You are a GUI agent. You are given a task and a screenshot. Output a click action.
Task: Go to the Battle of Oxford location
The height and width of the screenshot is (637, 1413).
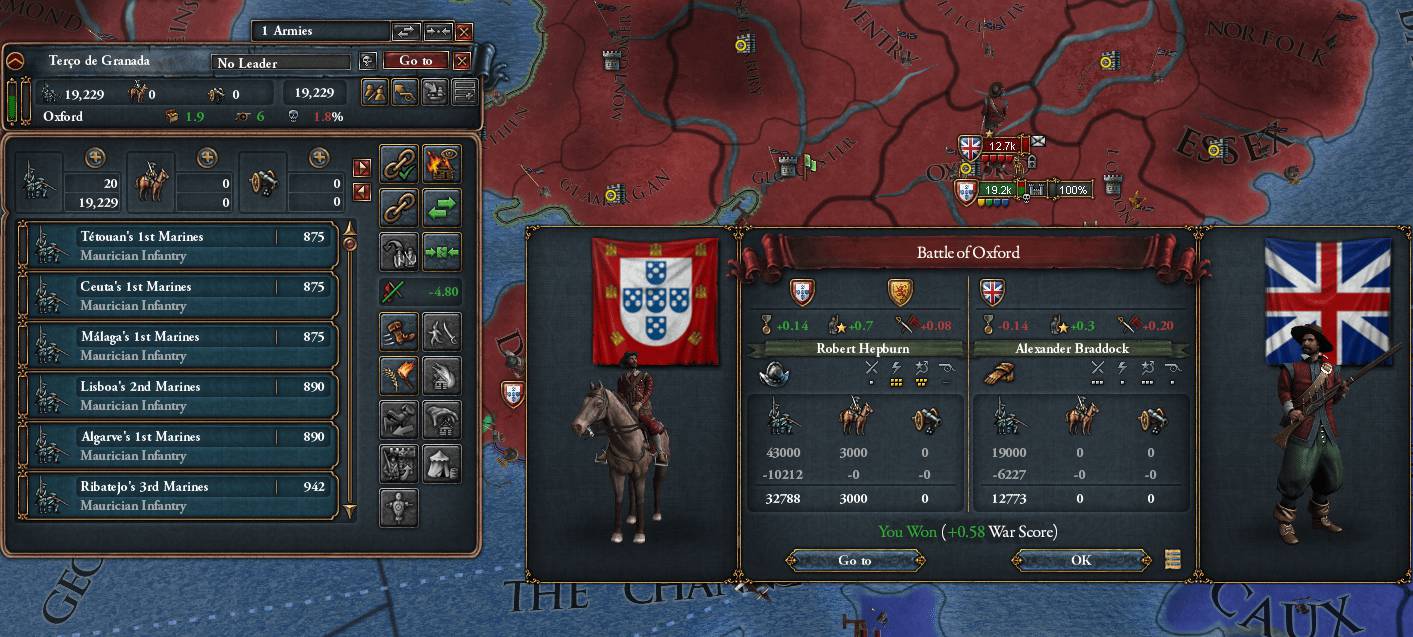pyautogui.click(x=854, y=560)
